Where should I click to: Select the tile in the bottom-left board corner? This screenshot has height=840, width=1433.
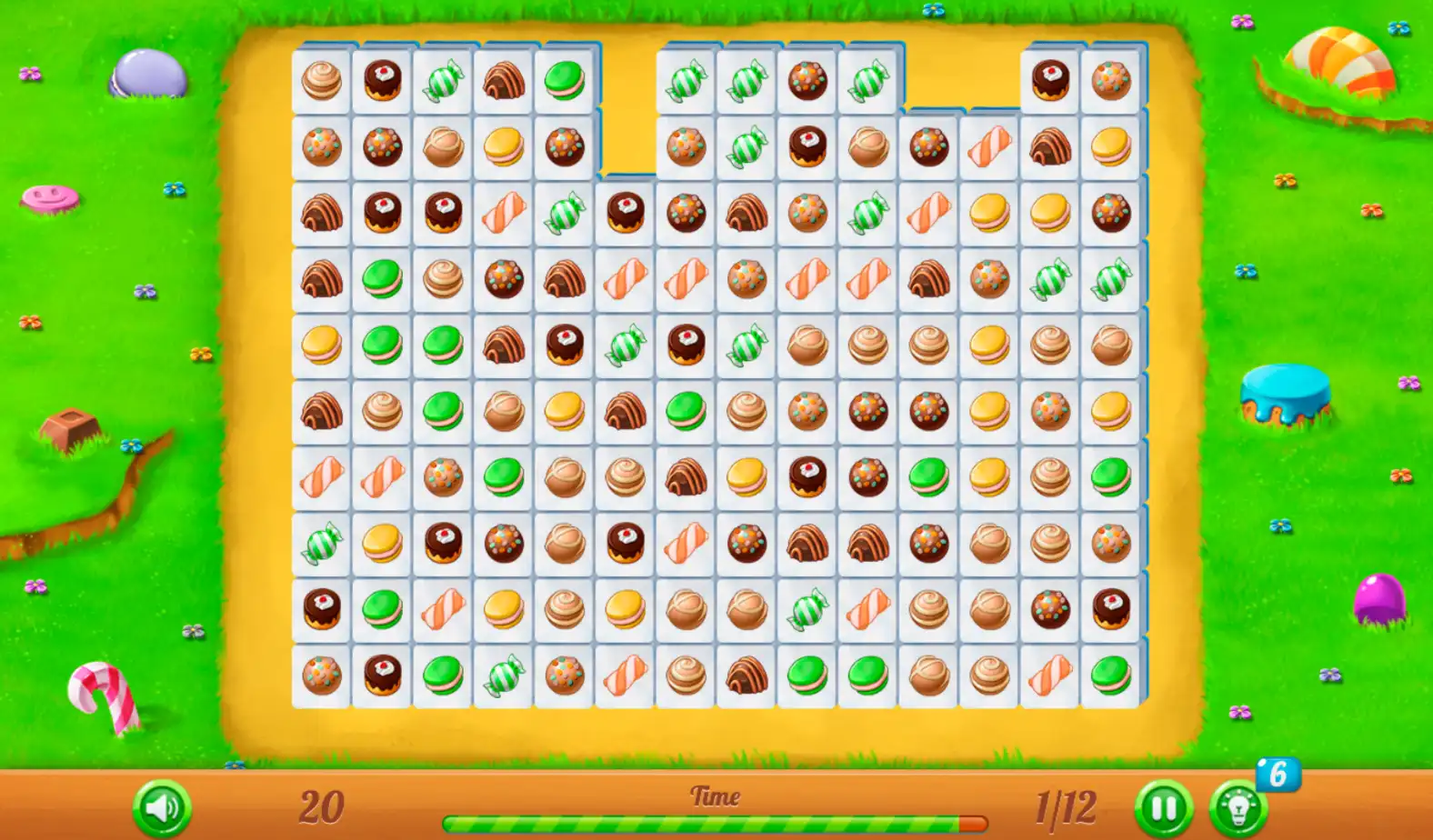point(320,674)
